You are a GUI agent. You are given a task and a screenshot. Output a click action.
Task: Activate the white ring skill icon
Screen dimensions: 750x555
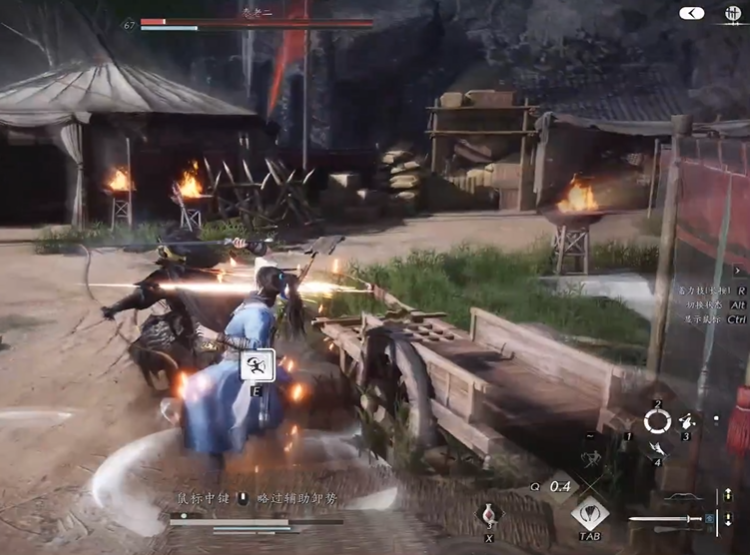tap(657, 421)
